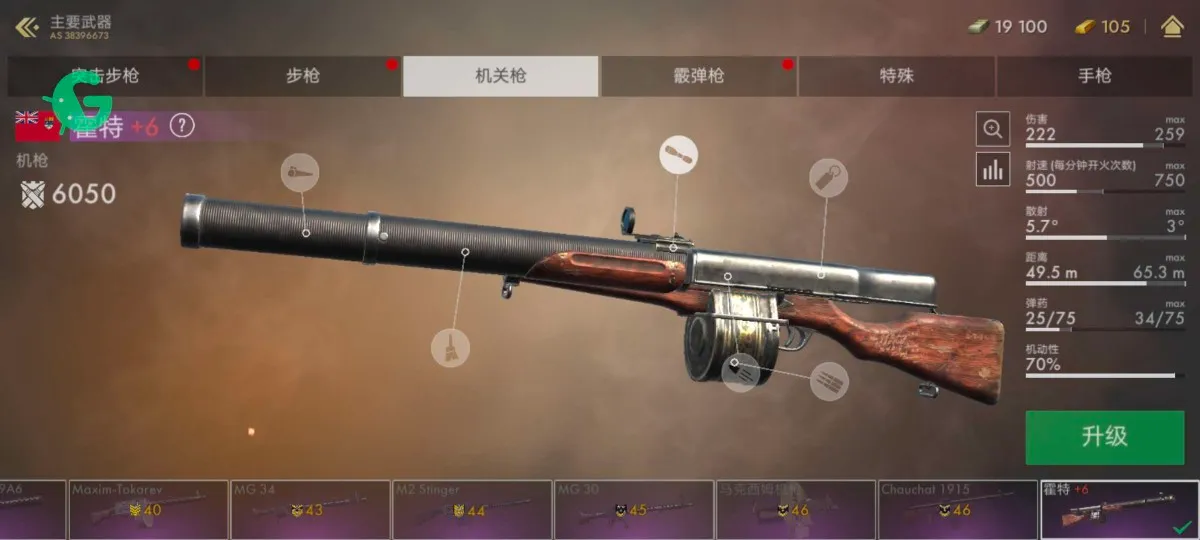This screenshot has width=1200, height=540.
Task: Select the 机关枪 machine gun tab
Action: [500, 76]
